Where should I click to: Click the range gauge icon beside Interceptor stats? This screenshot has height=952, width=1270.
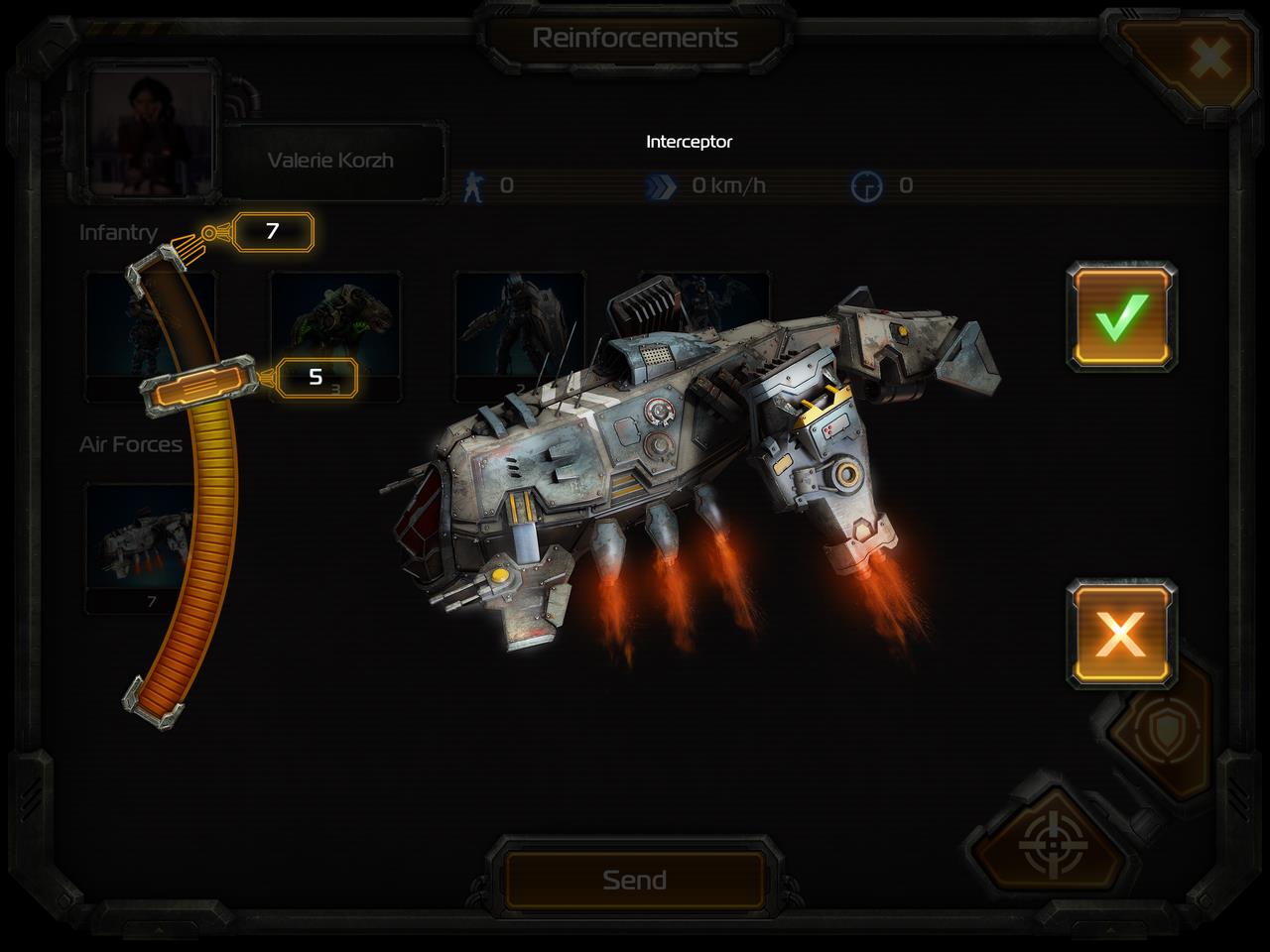click(868, 182)
